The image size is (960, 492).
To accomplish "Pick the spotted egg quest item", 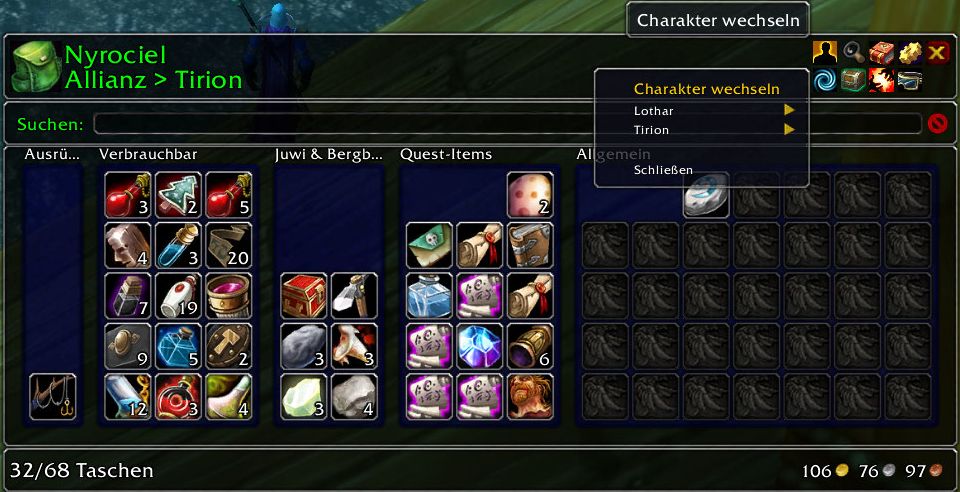I will [x=530, y=195].
